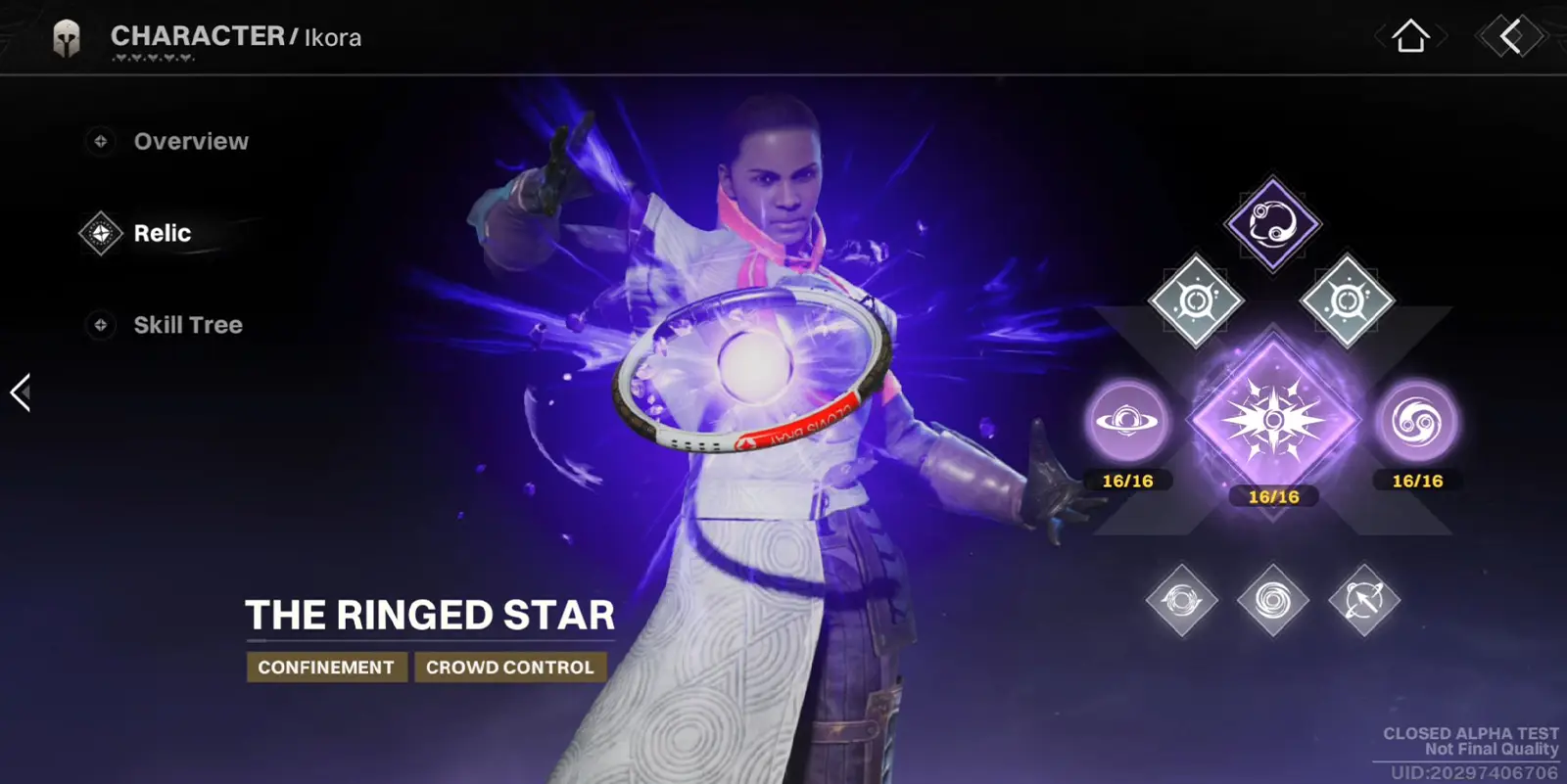
Task: Click the CROWD CONTROL tag
Action: 509,668
